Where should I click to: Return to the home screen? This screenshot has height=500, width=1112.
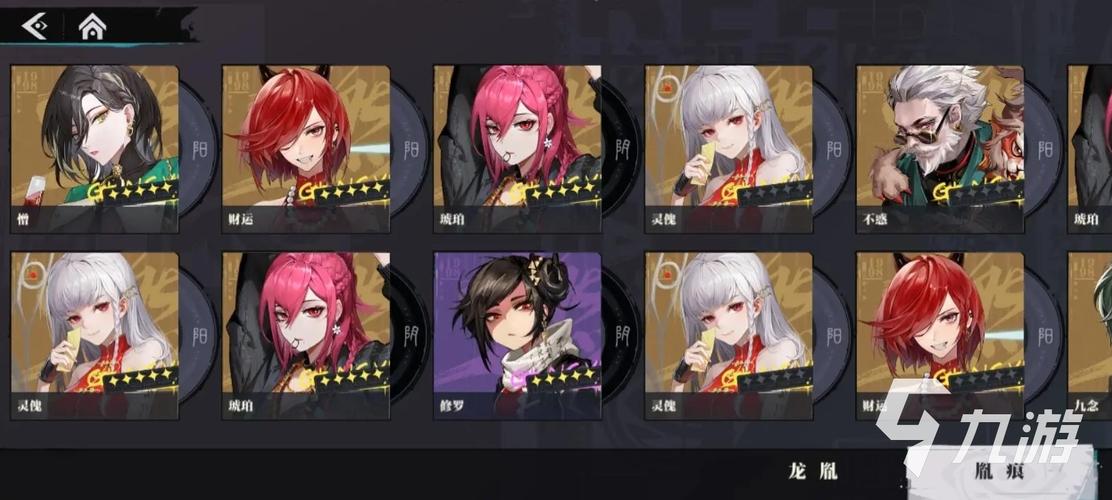coord(92,27)
